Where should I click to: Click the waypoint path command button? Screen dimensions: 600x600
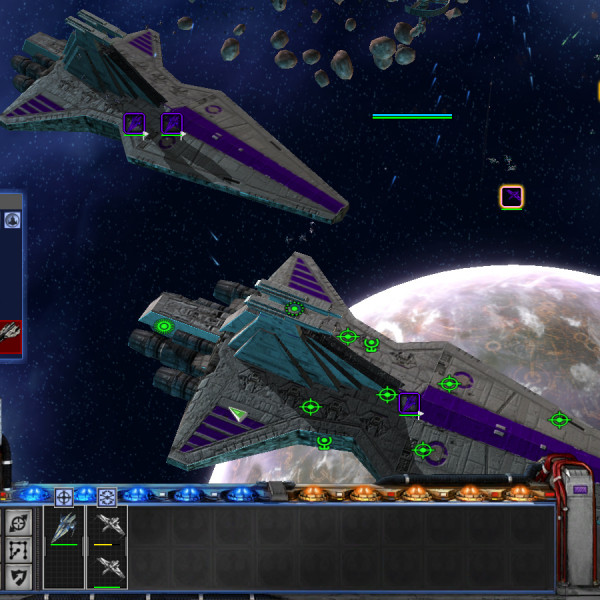point(19,549)
